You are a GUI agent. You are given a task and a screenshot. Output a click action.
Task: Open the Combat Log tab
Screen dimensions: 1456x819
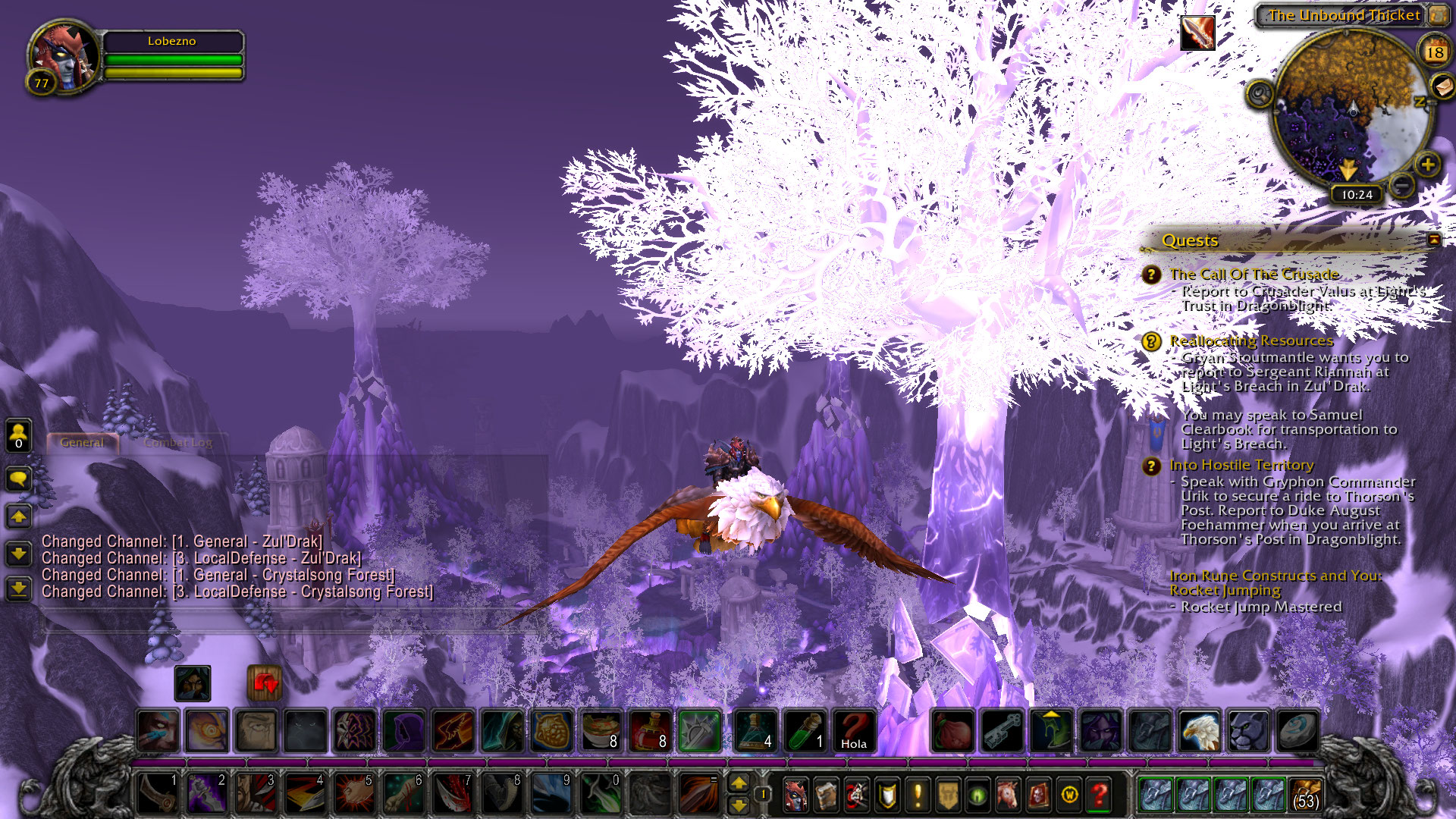click(x=178, y=443)
